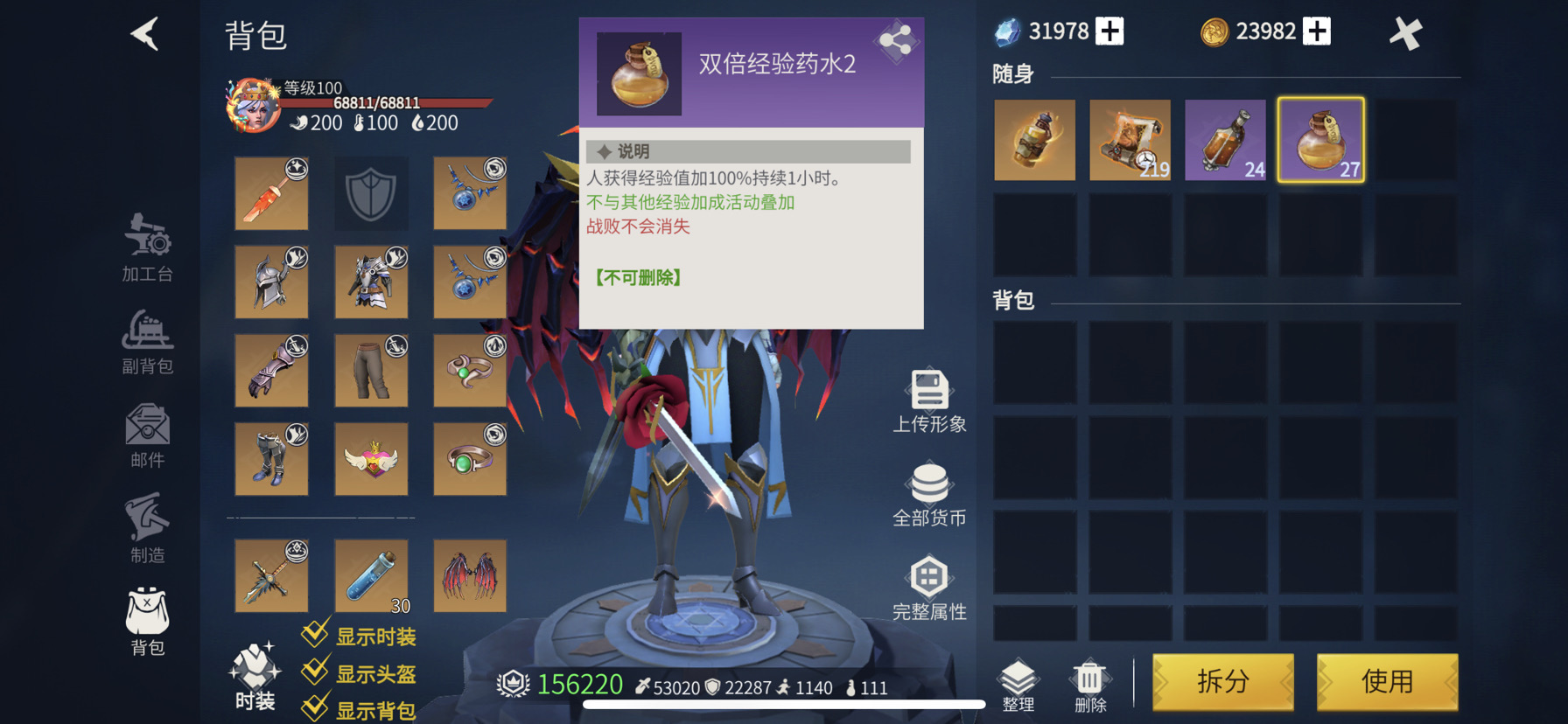View 完整属性 full attributes
The height and width of the screenshot is (724, 1568).
[x=929, y=588]
